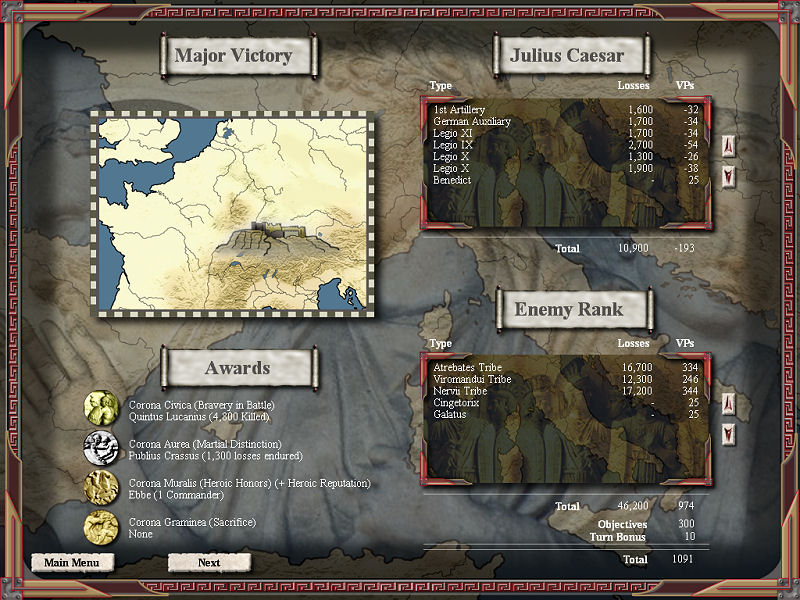Click the Next button
The height and width of the screenshot is (600, 800).
click(209, 562)
